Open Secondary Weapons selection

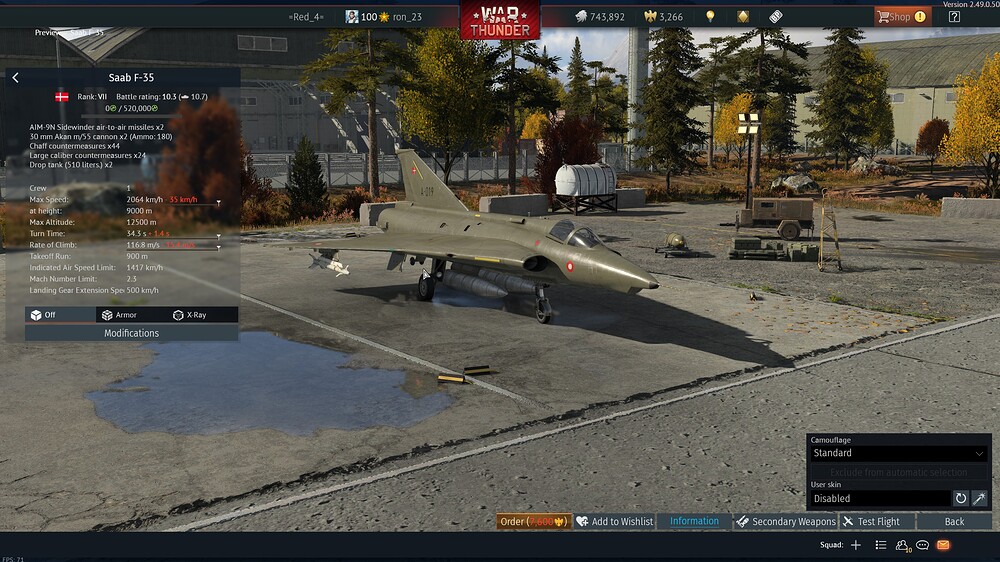786,521
